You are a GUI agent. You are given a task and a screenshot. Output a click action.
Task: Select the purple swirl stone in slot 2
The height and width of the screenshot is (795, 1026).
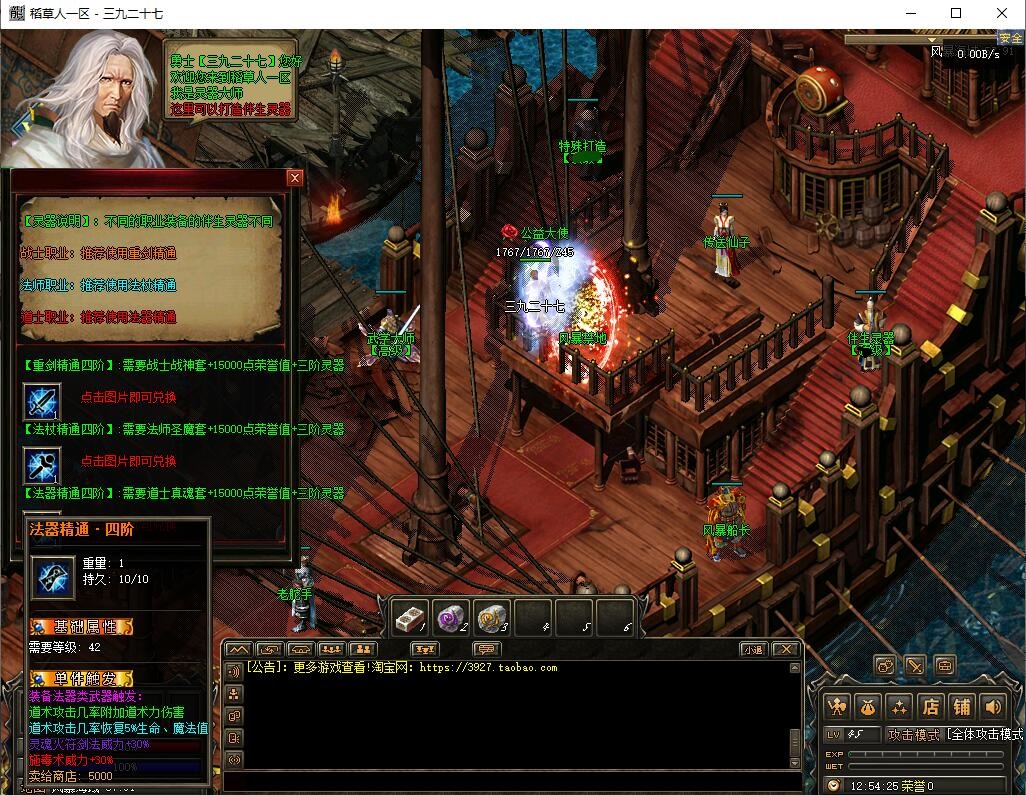[x=449, y=617]
